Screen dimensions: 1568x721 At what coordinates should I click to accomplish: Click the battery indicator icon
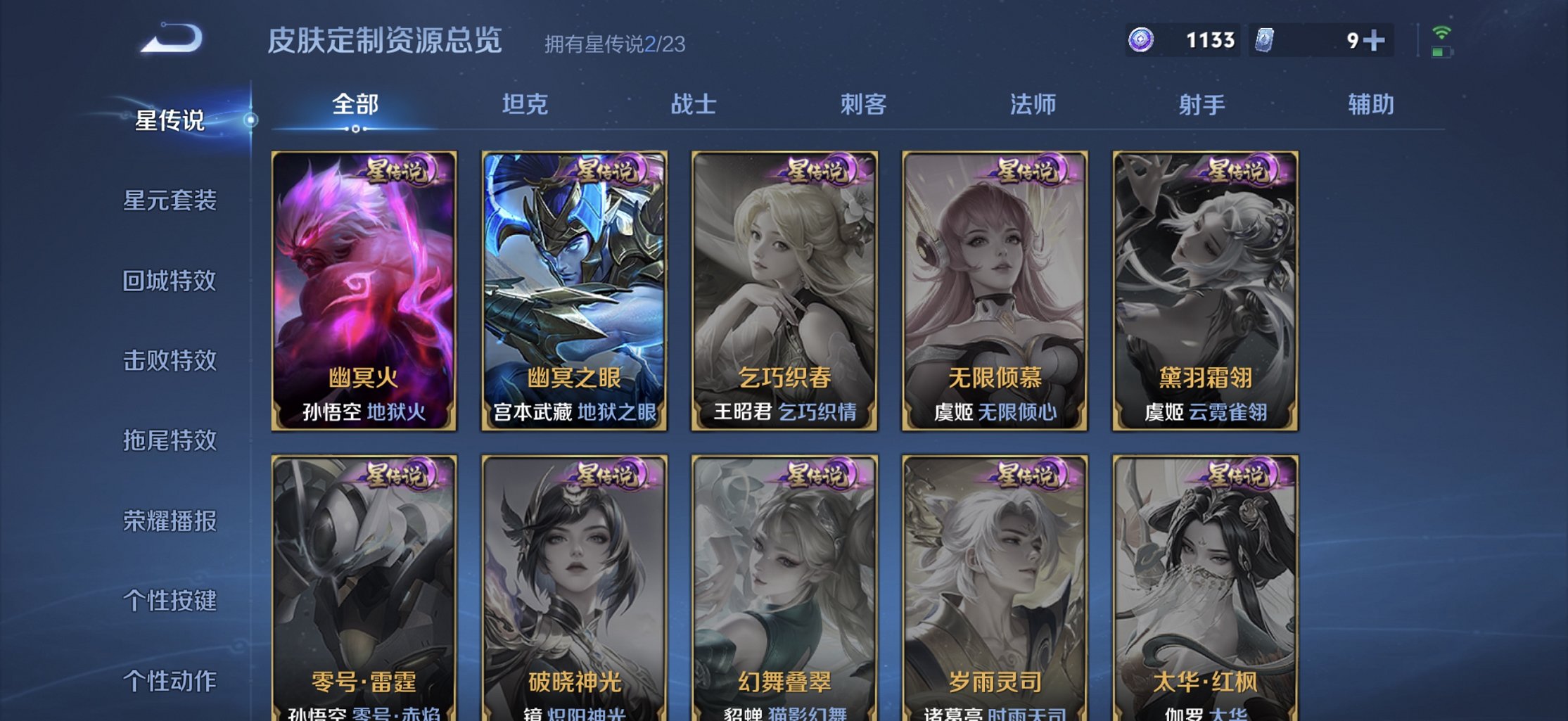[1440, 53]
